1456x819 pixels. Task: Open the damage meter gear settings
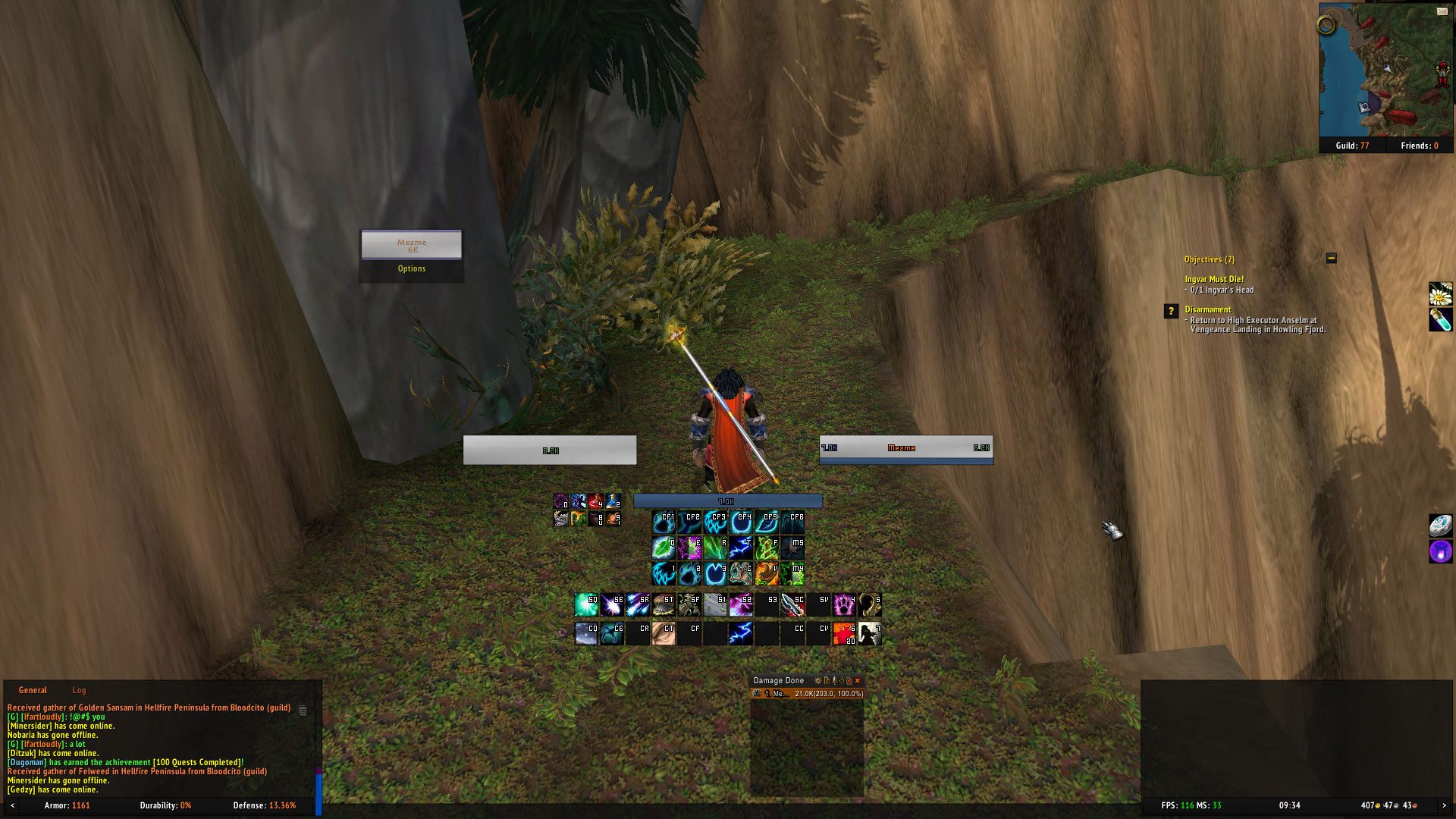point(817,681)
